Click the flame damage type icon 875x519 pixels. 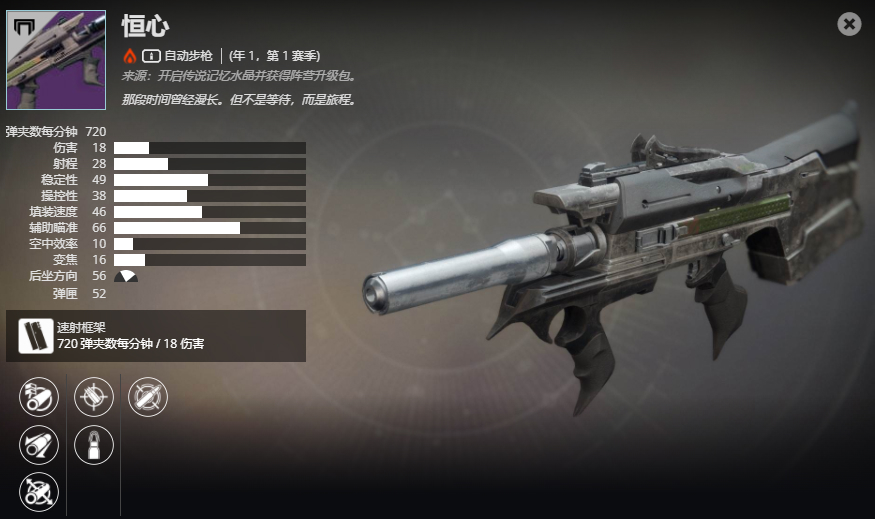(x=129, y=55)
